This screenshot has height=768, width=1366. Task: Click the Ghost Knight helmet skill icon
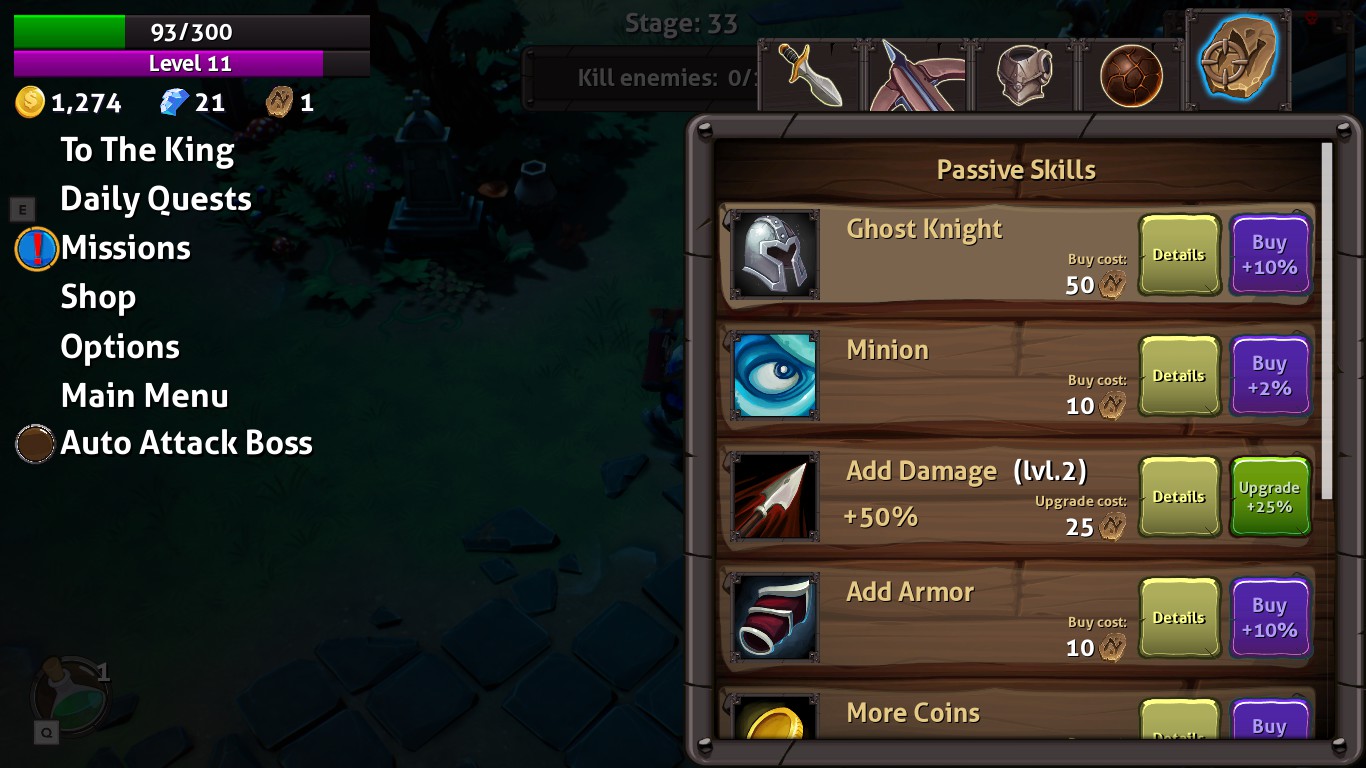tap(775, 254)
